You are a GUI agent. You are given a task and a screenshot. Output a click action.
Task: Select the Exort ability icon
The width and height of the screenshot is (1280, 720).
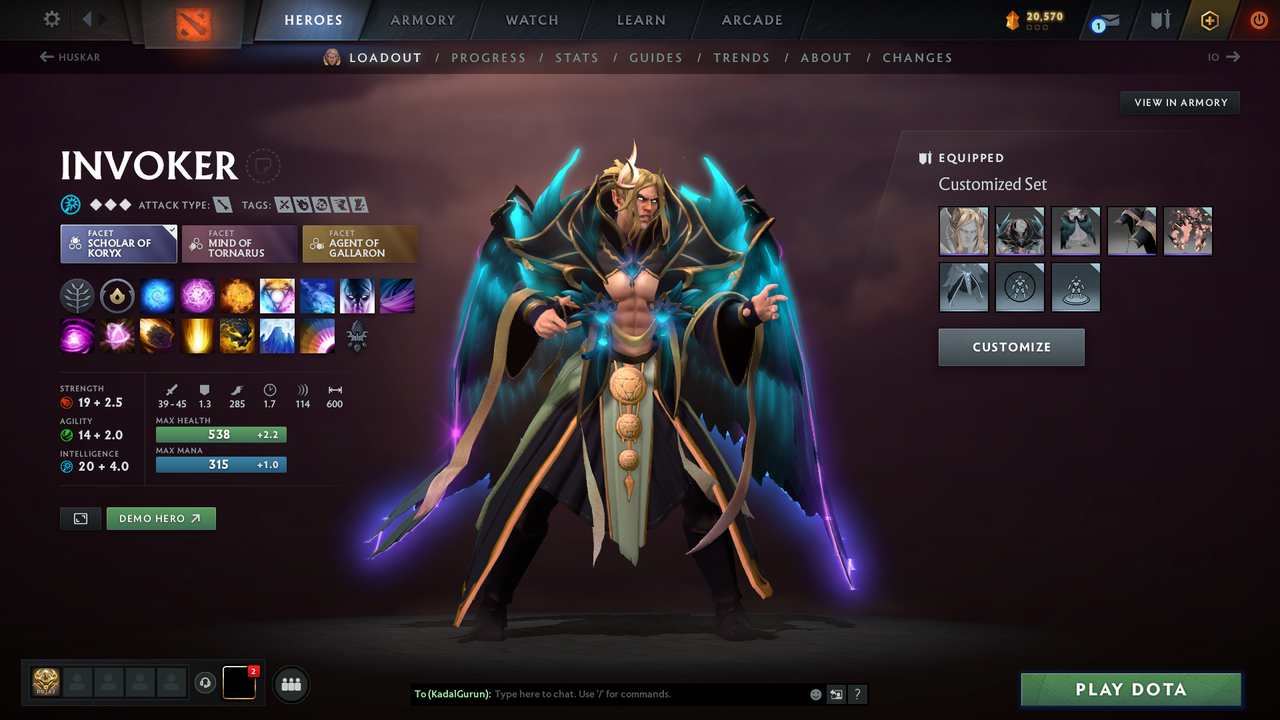click(237, 295)
